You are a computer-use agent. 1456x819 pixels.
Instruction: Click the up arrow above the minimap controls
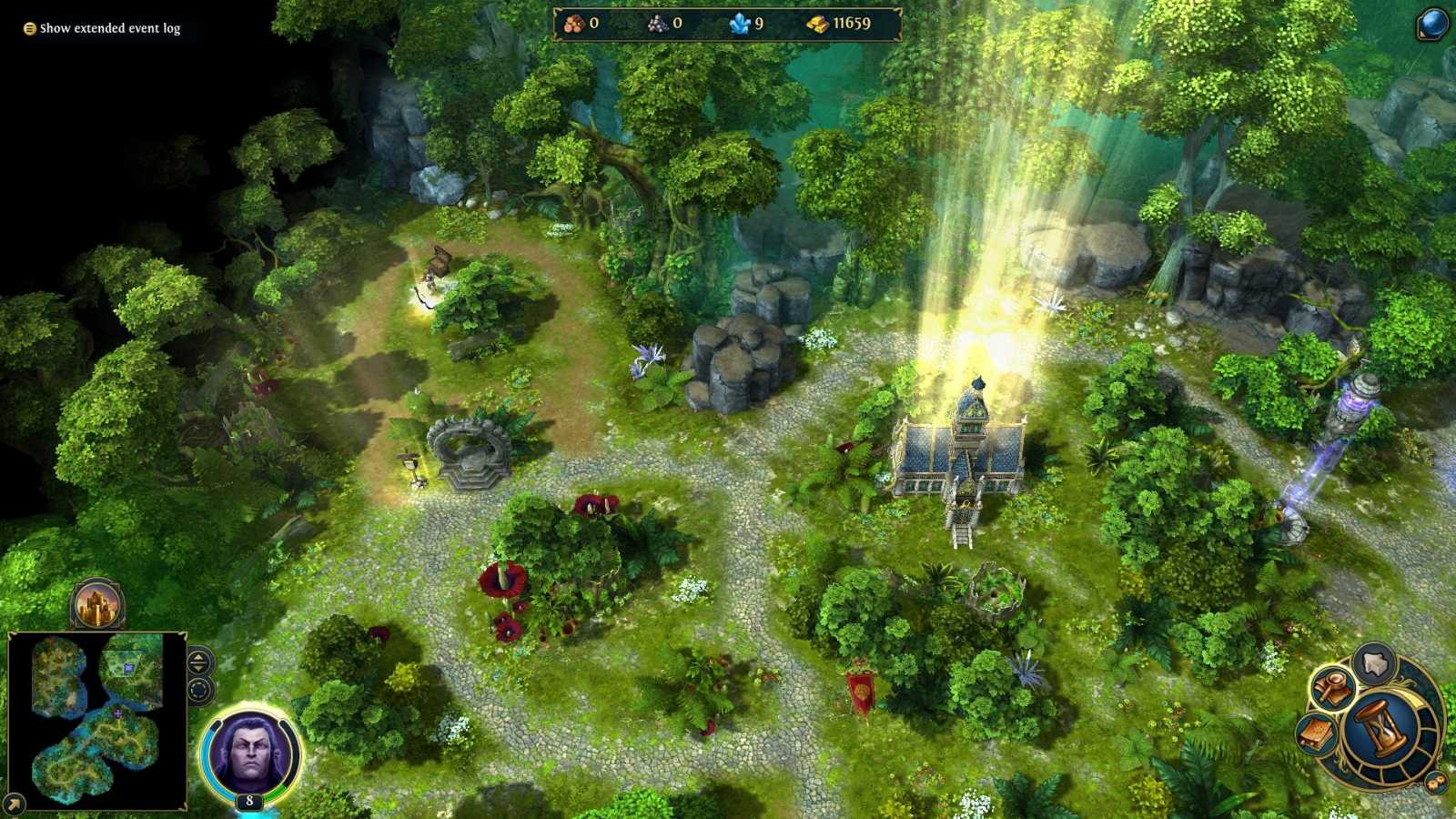pos(197,657)
